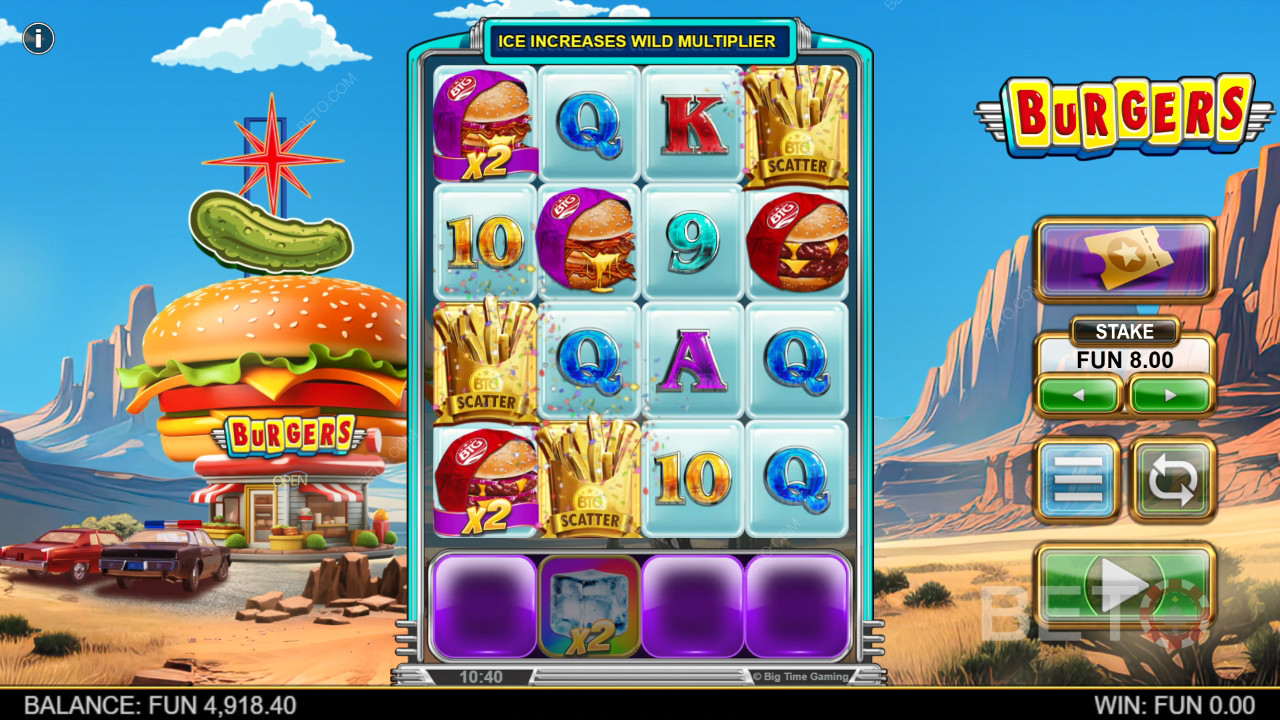Increase the stake amount
The height and width of the screenshot is (720, 1280).
click(1171, 395)
